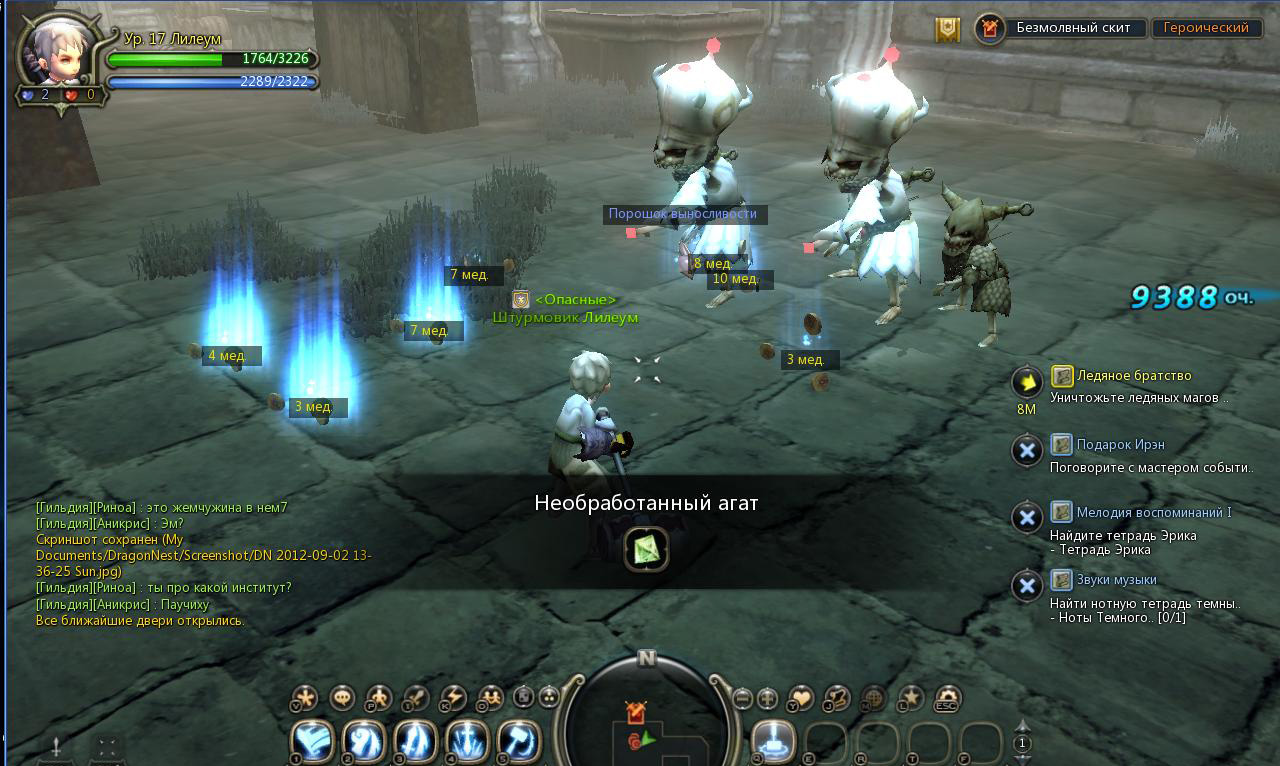Viewport: 1280px width, 766px height.
Task: Open the system menu gear icon
Action: point(945,698)
